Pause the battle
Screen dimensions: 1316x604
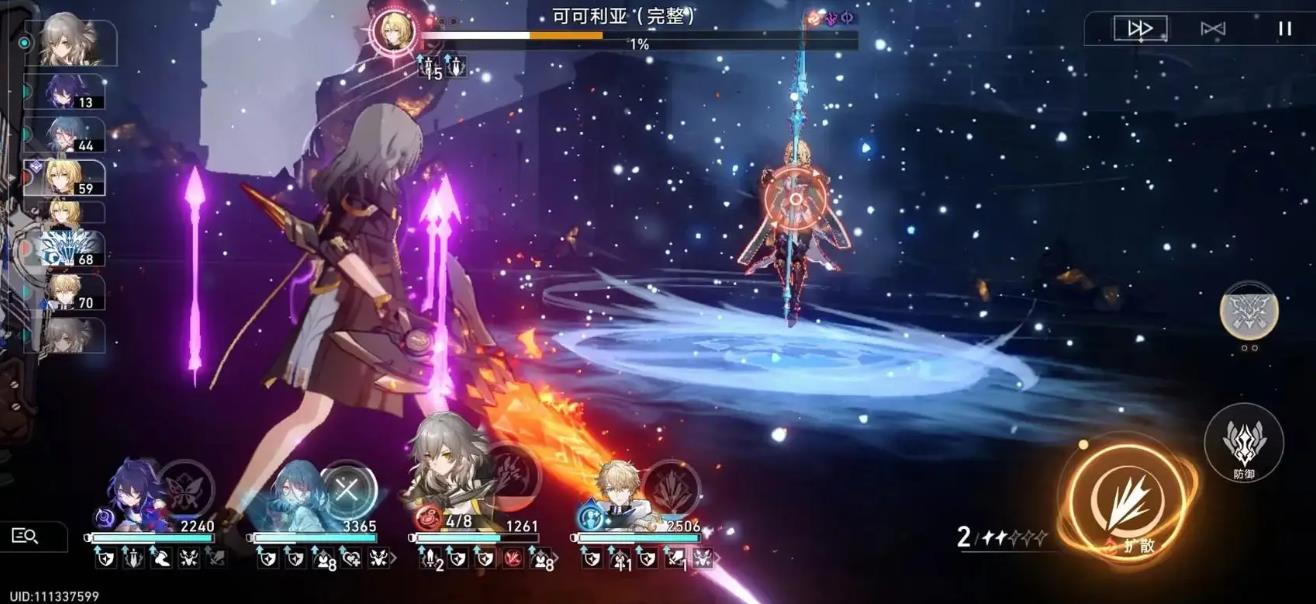(1284, 29)
